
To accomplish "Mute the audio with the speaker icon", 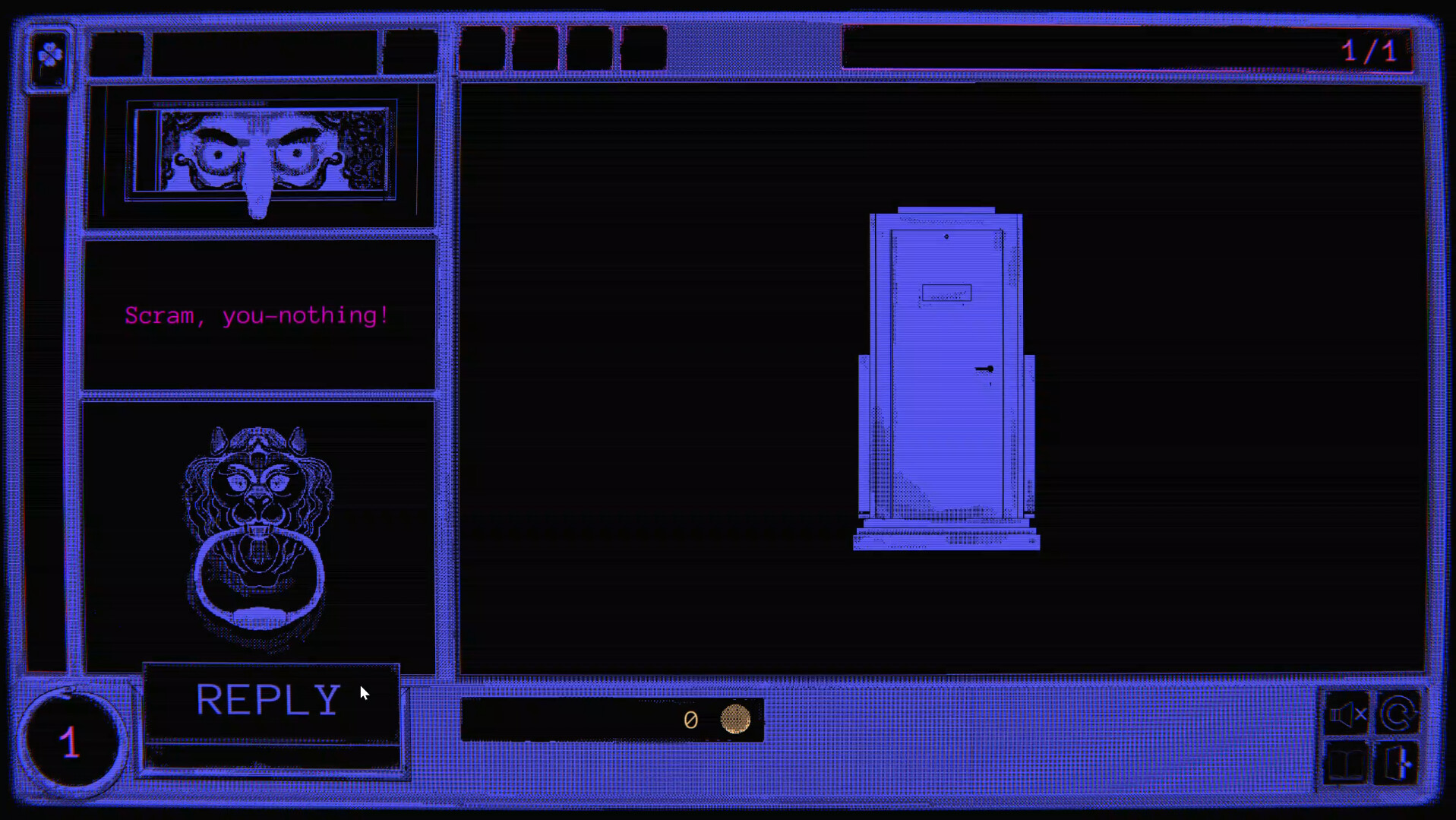I will (1347, 714).
